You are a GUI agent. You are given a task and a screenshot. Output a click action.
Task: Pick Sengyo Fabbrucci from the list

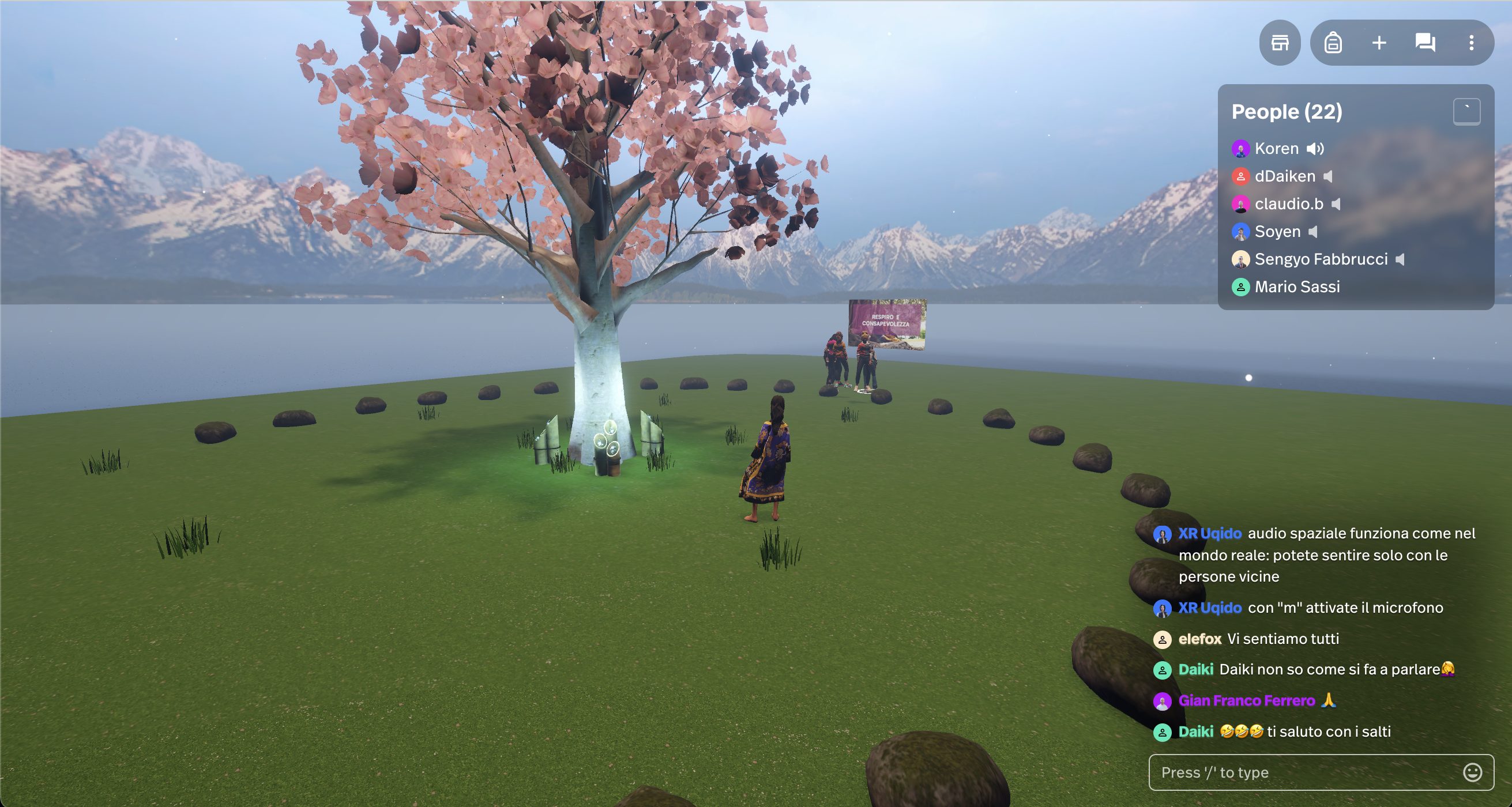pyautogui.click(x=1321, y=259)
